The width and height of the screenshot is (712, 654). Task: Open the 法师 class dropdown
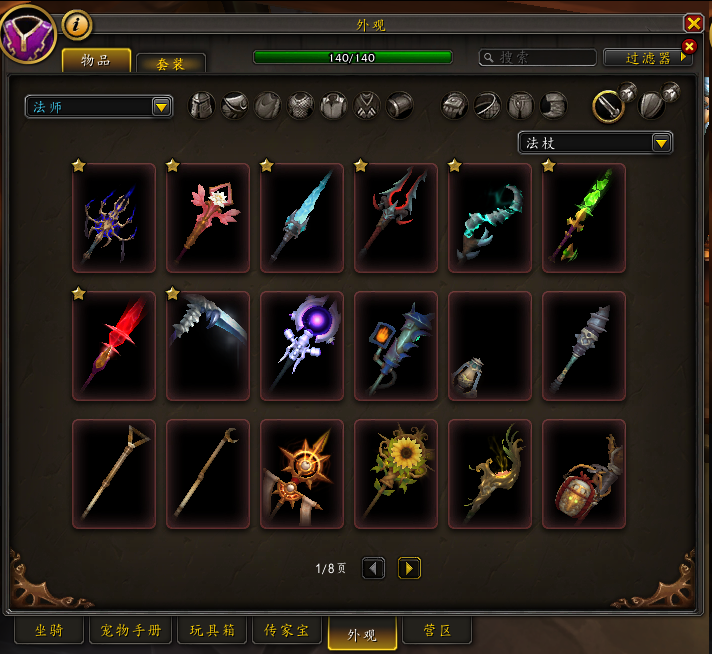[99, 106]
